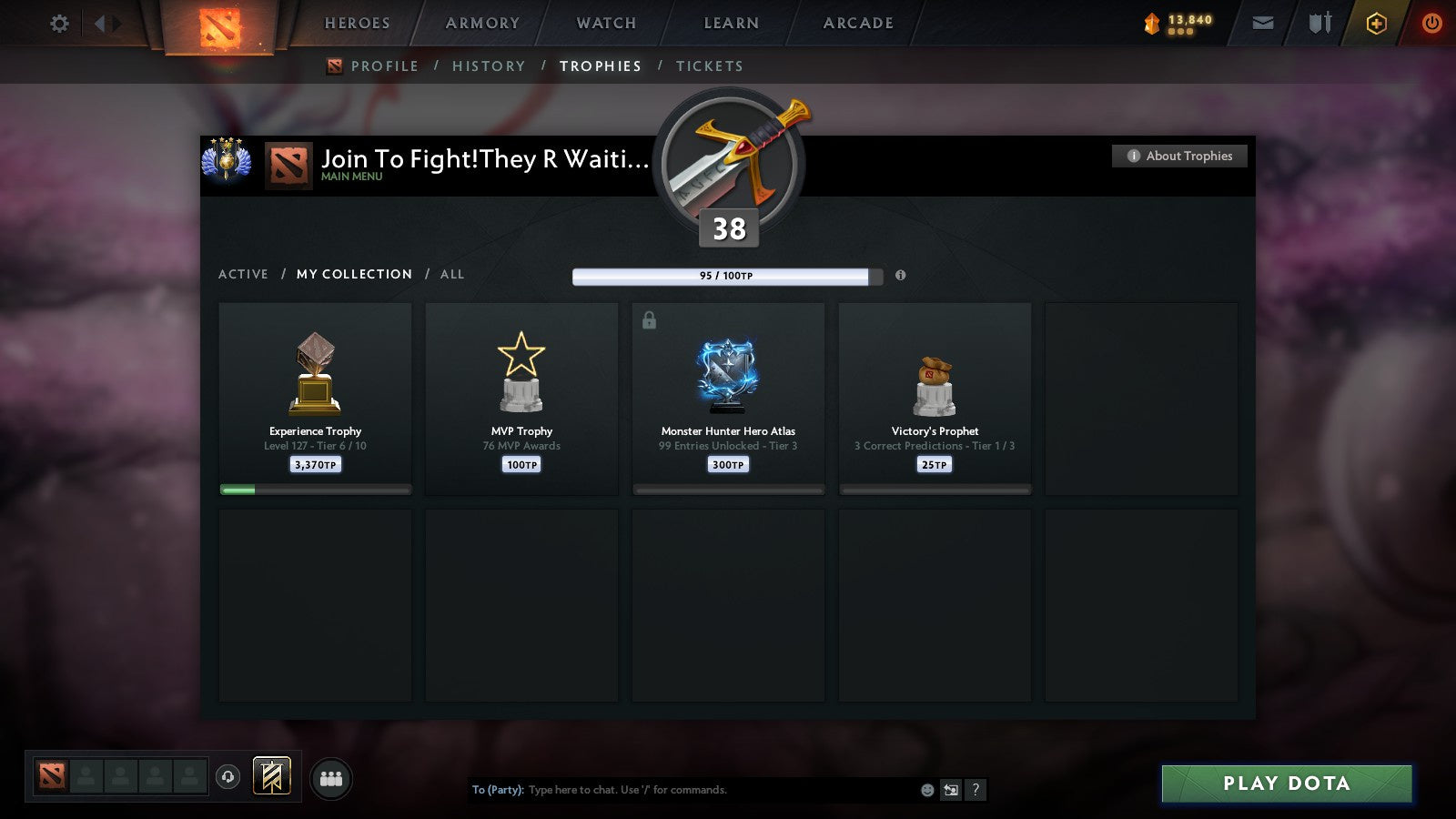The width and height of the screenshot is (1456, 819).
Task: Click the voice chat headset icon
Action: tap(227, 775)
